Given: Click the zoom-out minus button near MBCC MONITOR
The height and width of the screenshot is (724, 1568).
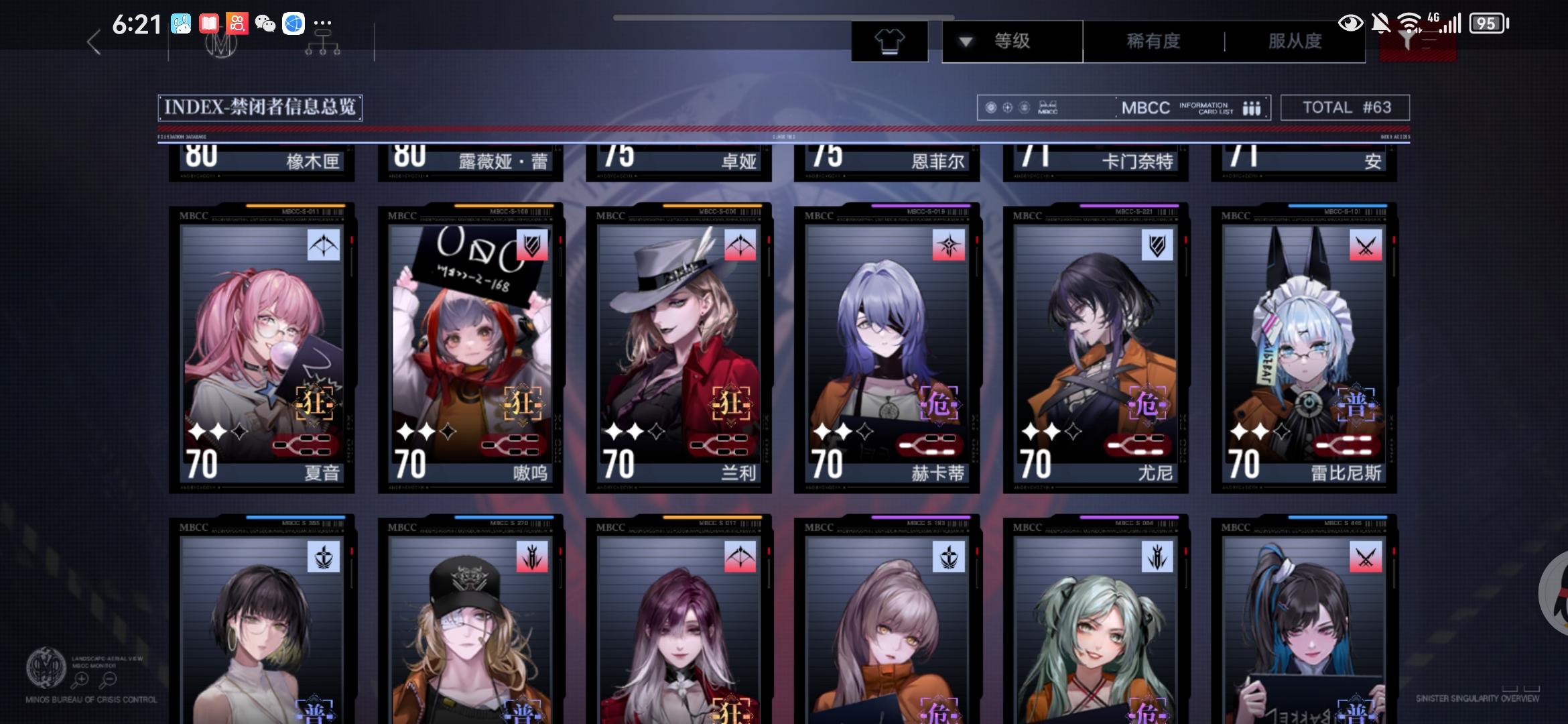Looking at the screenshot, I should point(109,678).
